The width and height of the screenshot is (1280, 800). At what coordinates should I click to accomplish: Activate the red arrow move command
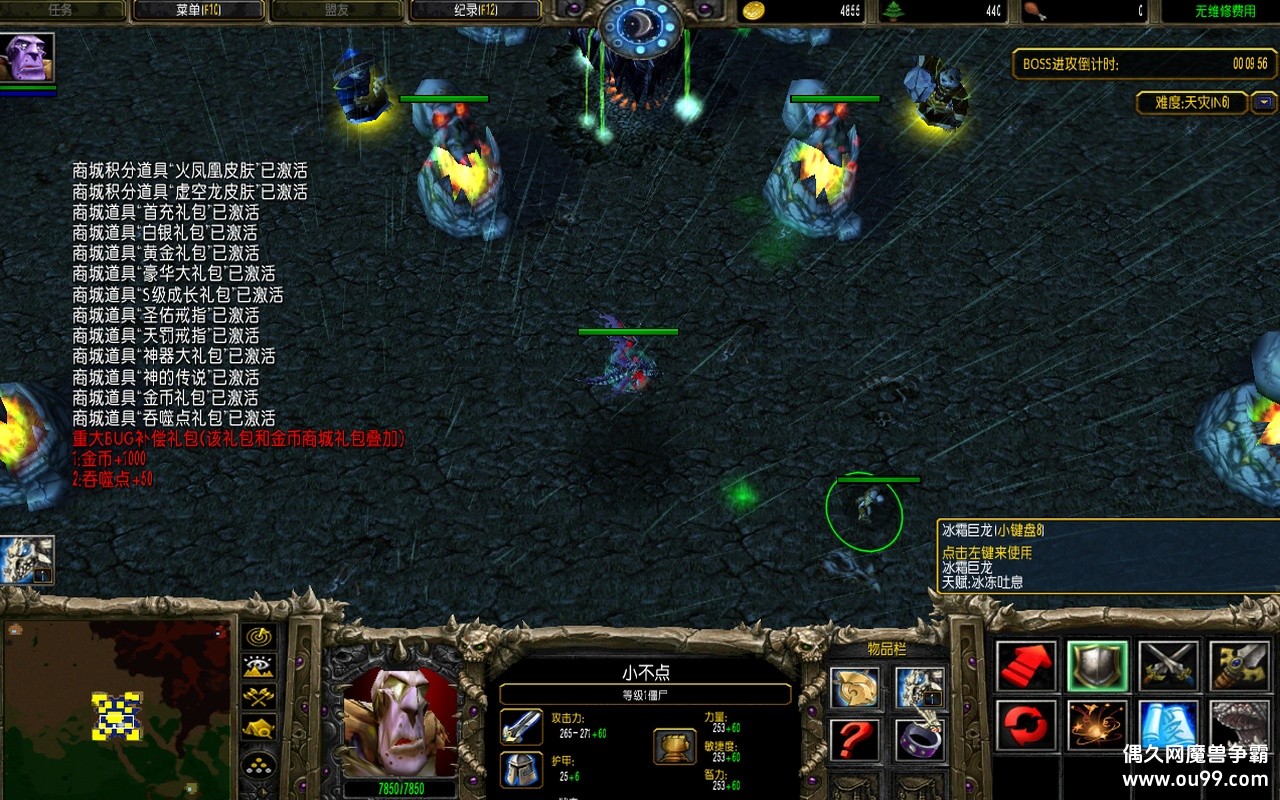pos(1026,667)
